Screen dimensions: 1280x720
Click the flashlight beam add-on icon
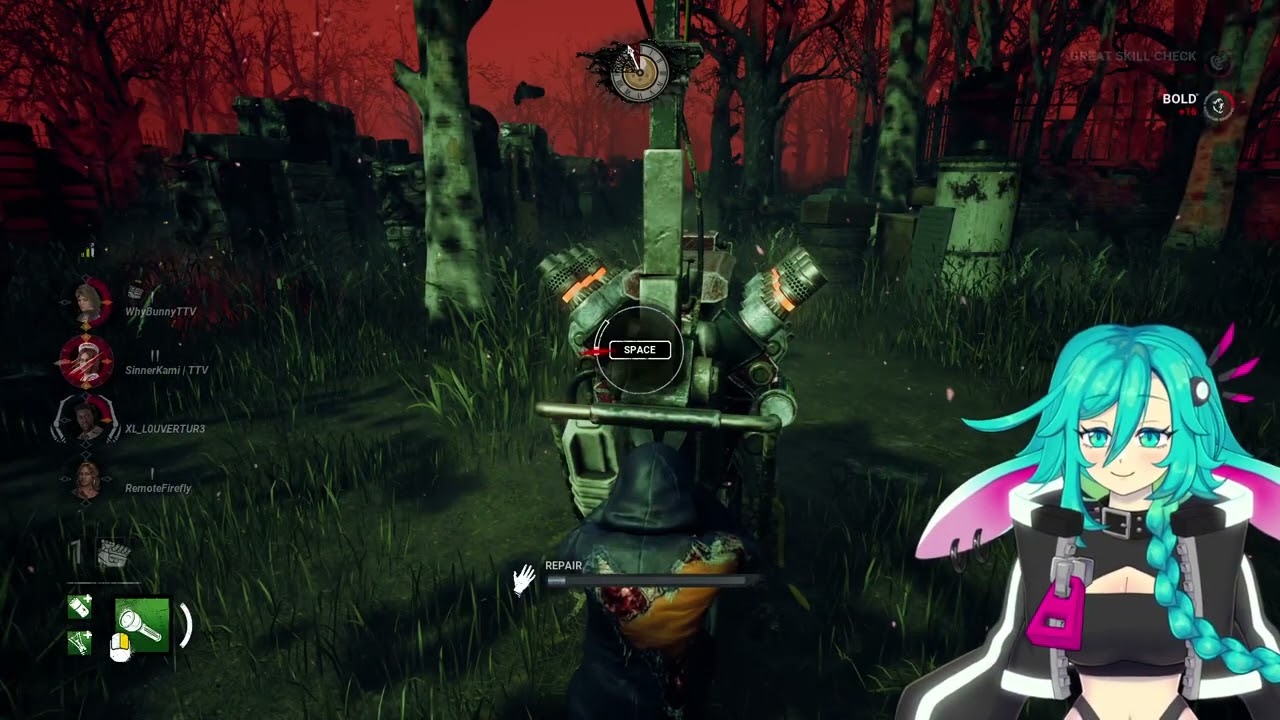click(80, 642)
